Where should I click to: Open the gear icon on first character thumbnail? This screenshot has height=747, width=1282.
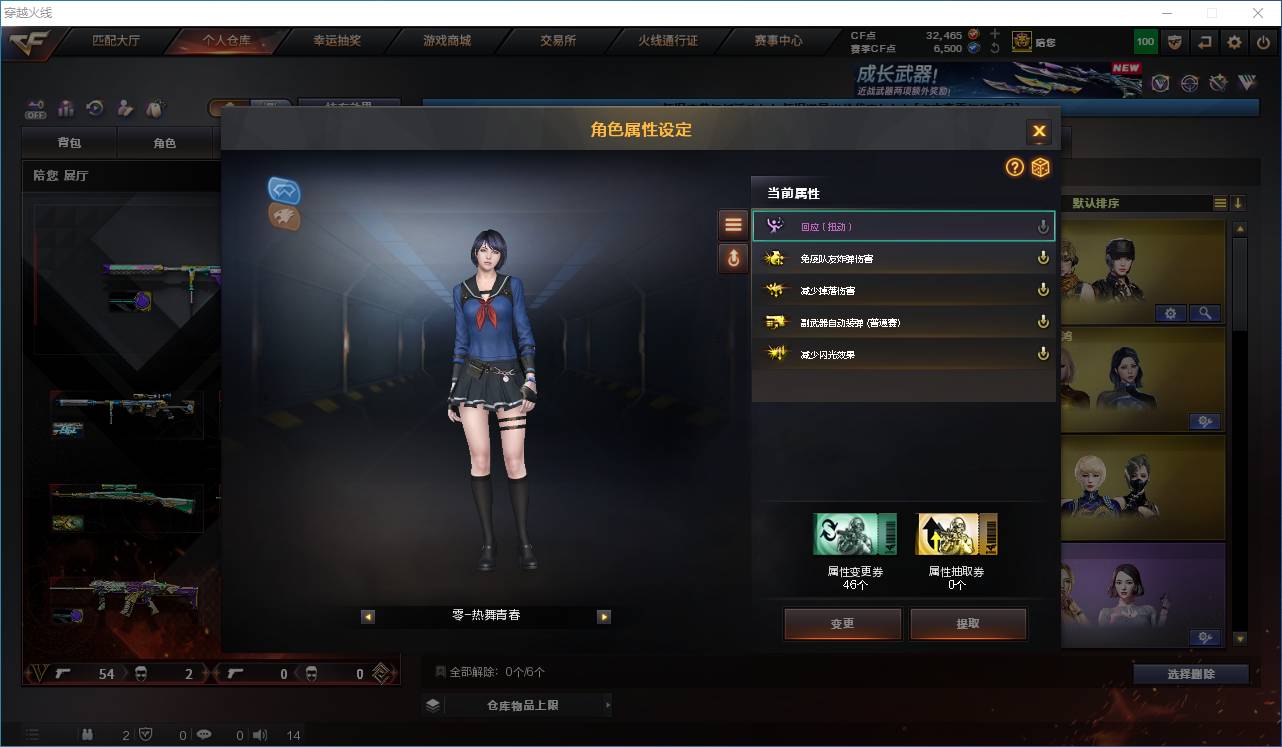pyautogui.click(x=1170, y=313)
